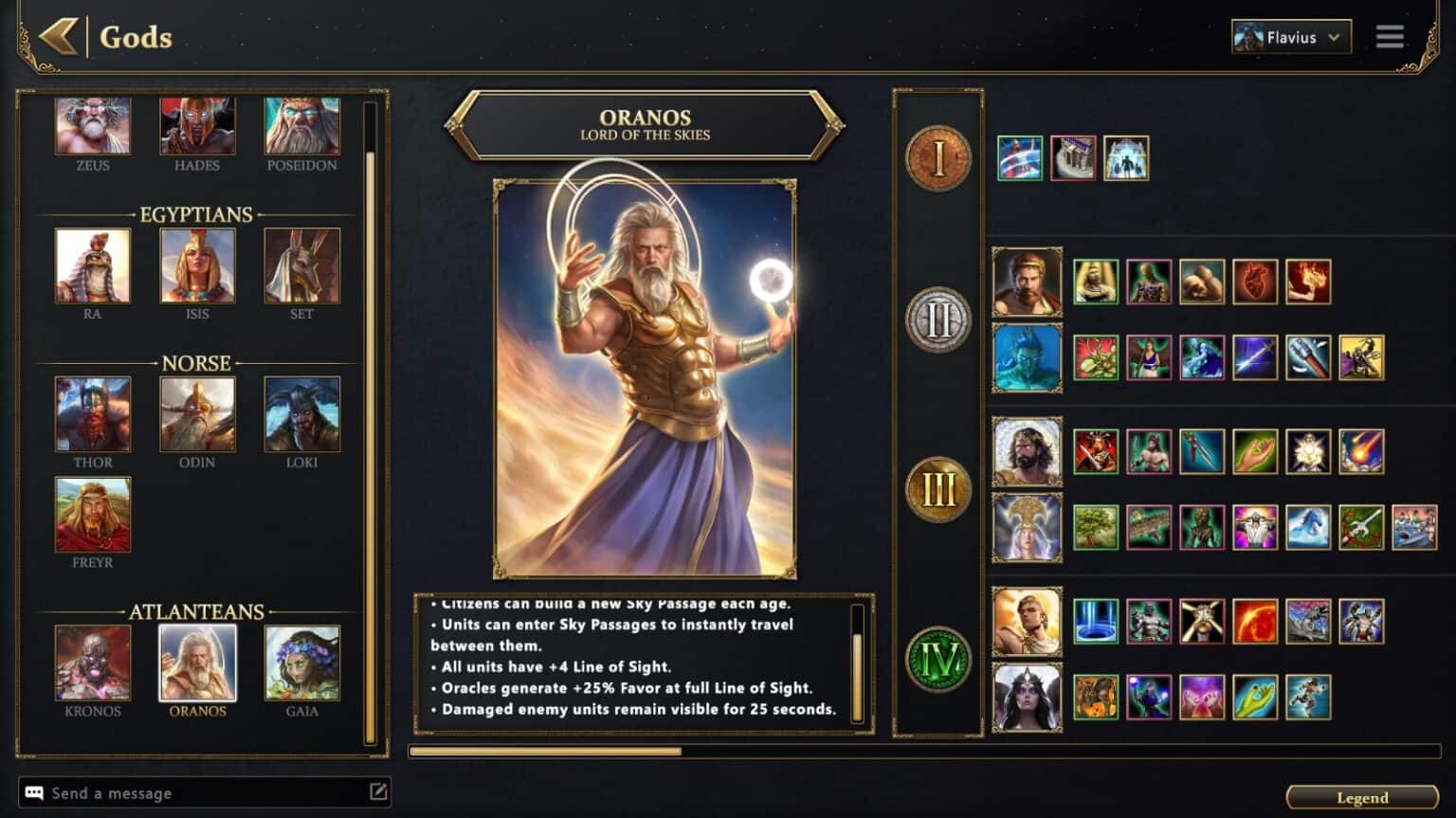Select the Loki portrait

pos(301,414)
